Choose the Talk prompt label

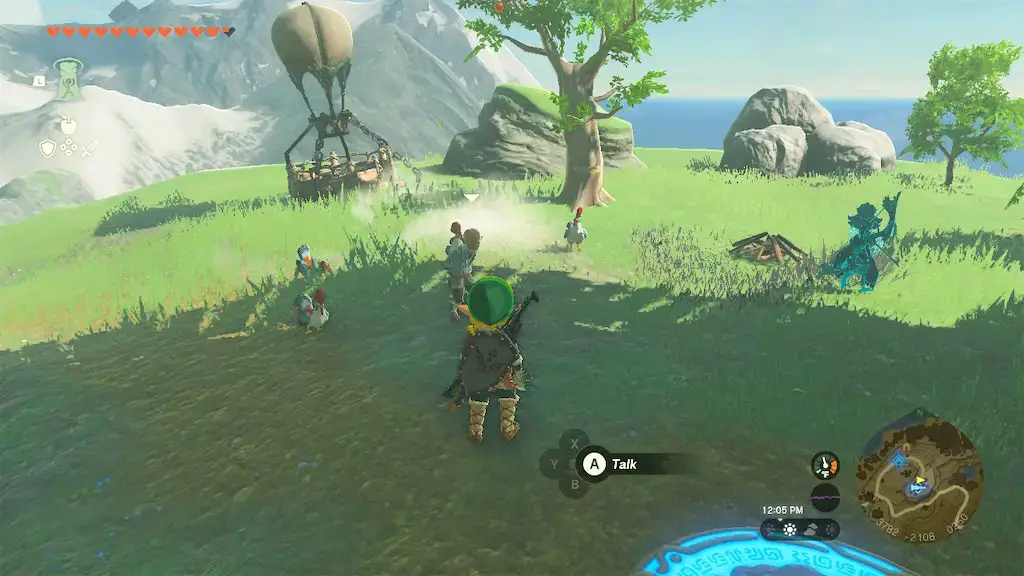point(625,464)
